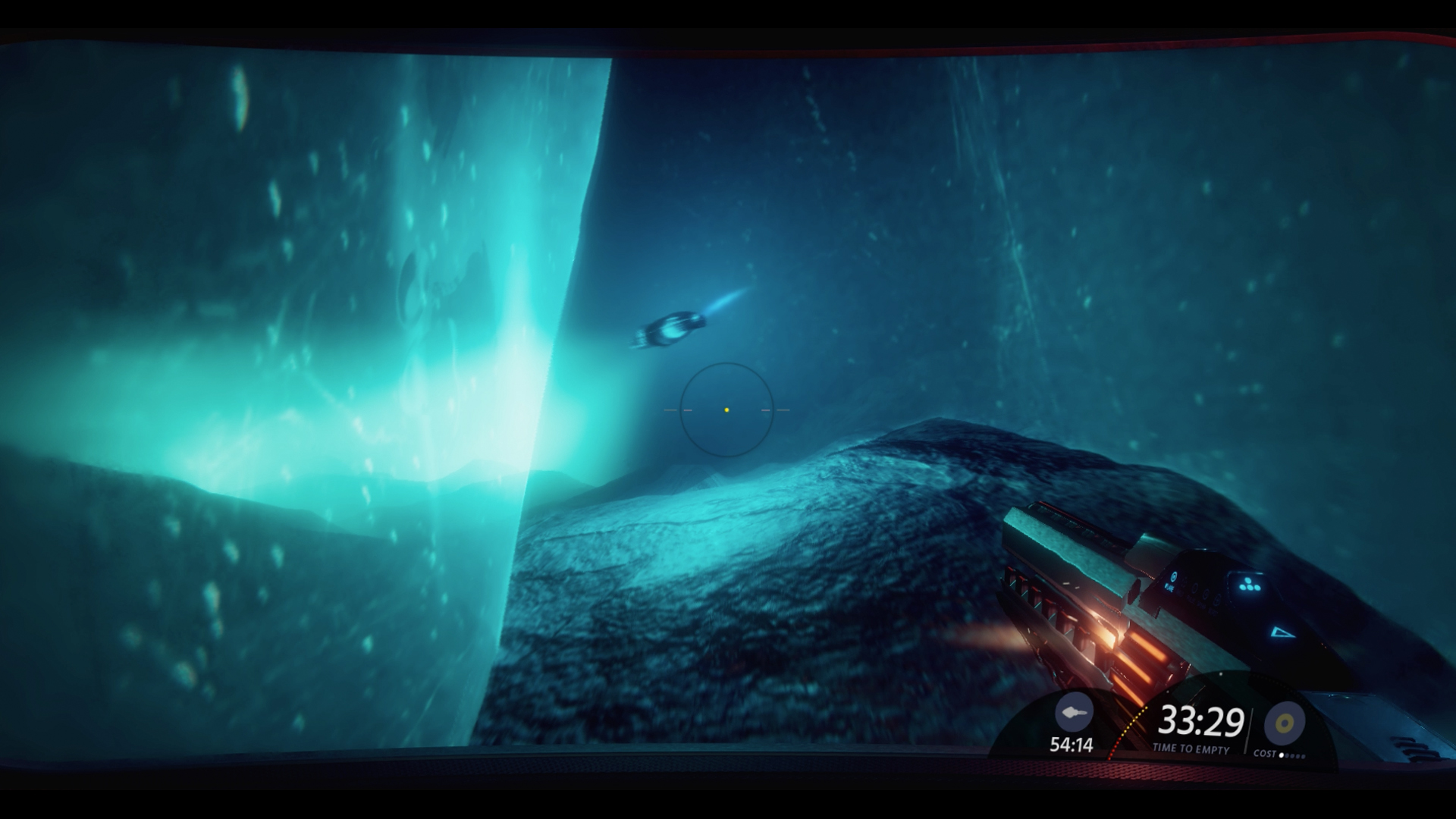Select the SPRAY firing mode icon

point(1206,596)
